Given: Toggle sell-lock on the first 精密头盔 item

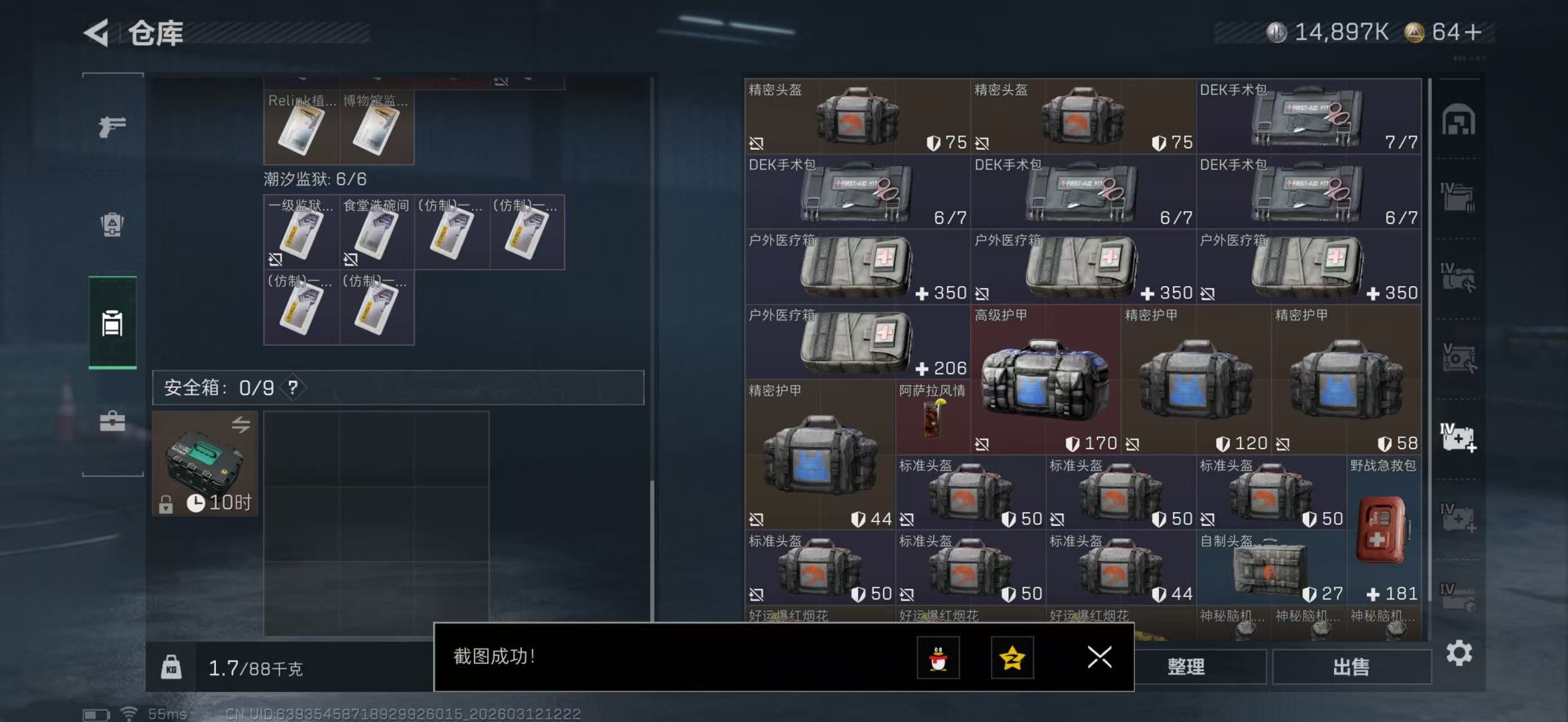Looking at the screenshot, I should (x=757, y=143).
